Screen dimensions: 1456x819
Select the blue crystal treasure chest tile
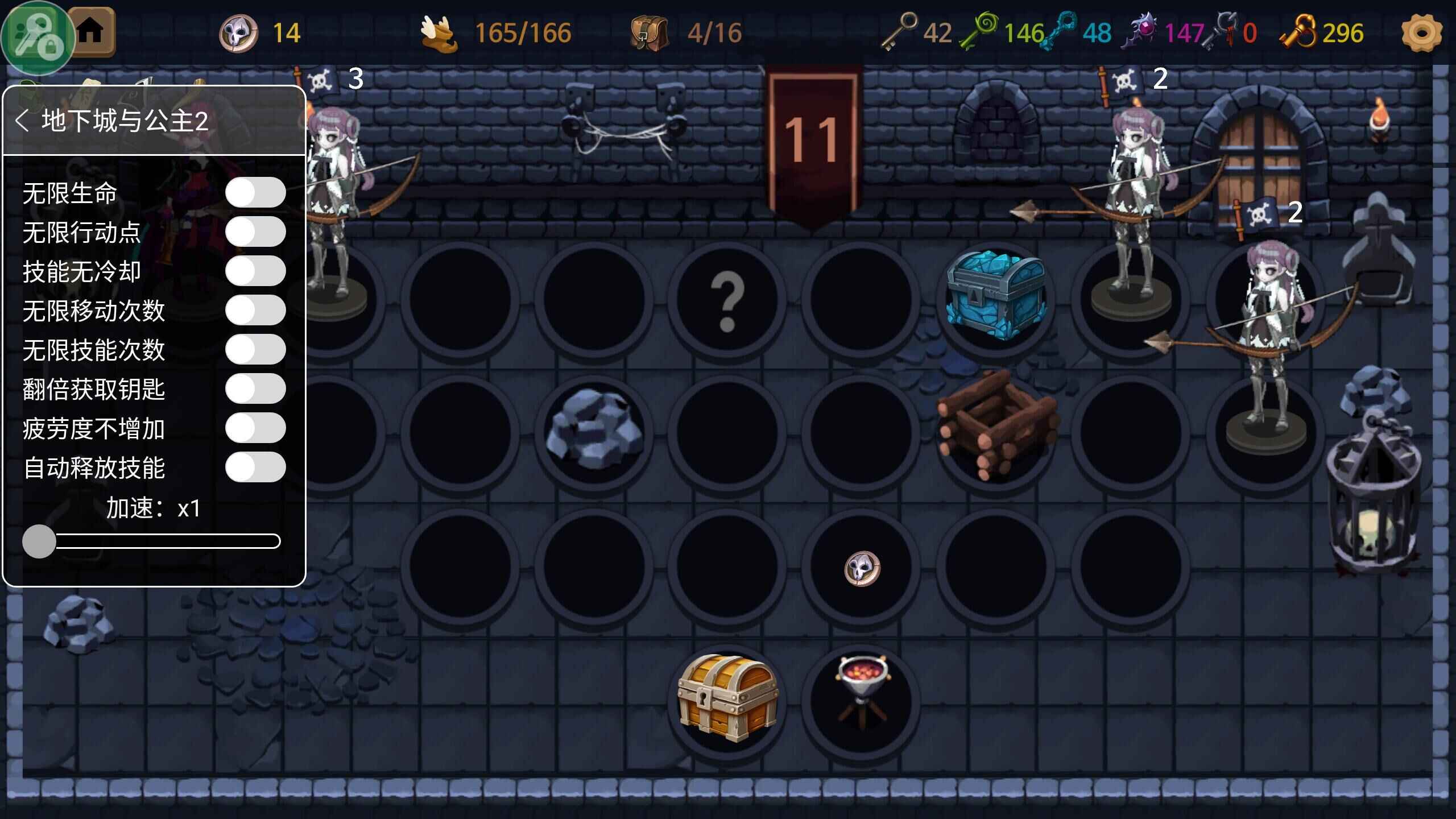click(995, 297)
